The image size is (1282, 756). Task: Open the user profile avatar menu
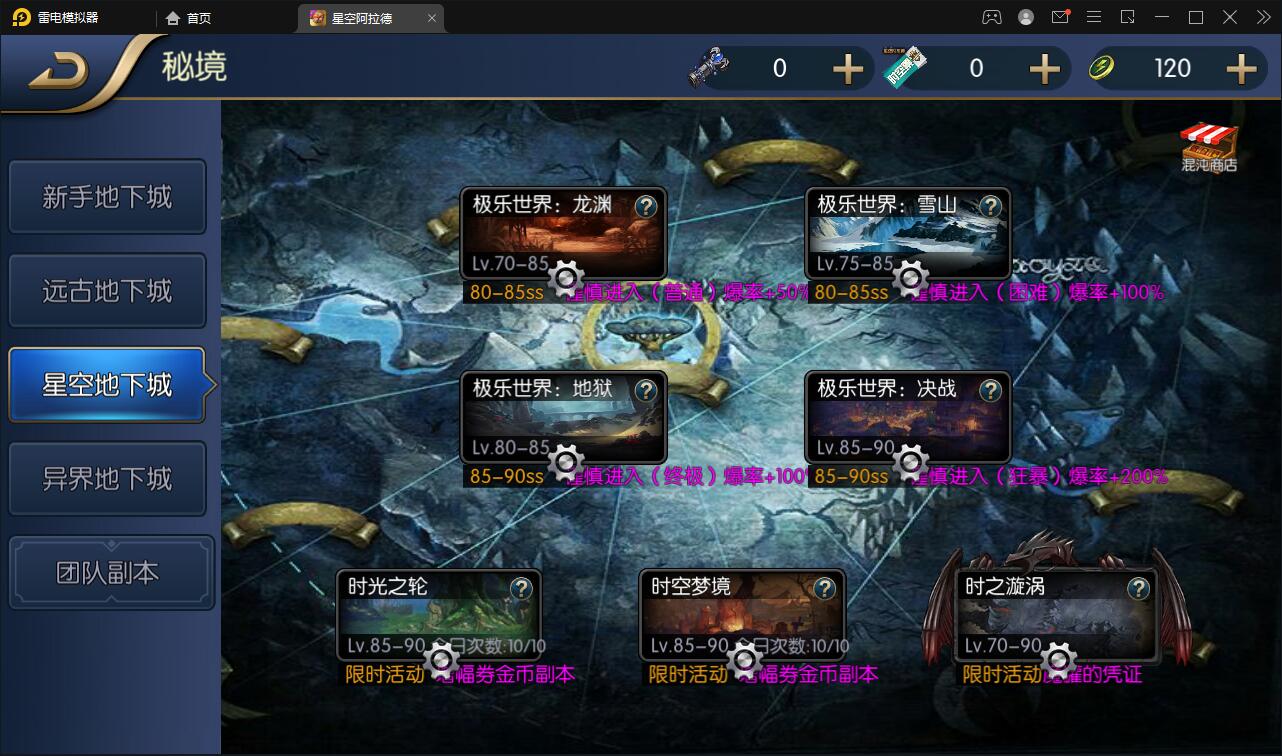point(1026,17)
